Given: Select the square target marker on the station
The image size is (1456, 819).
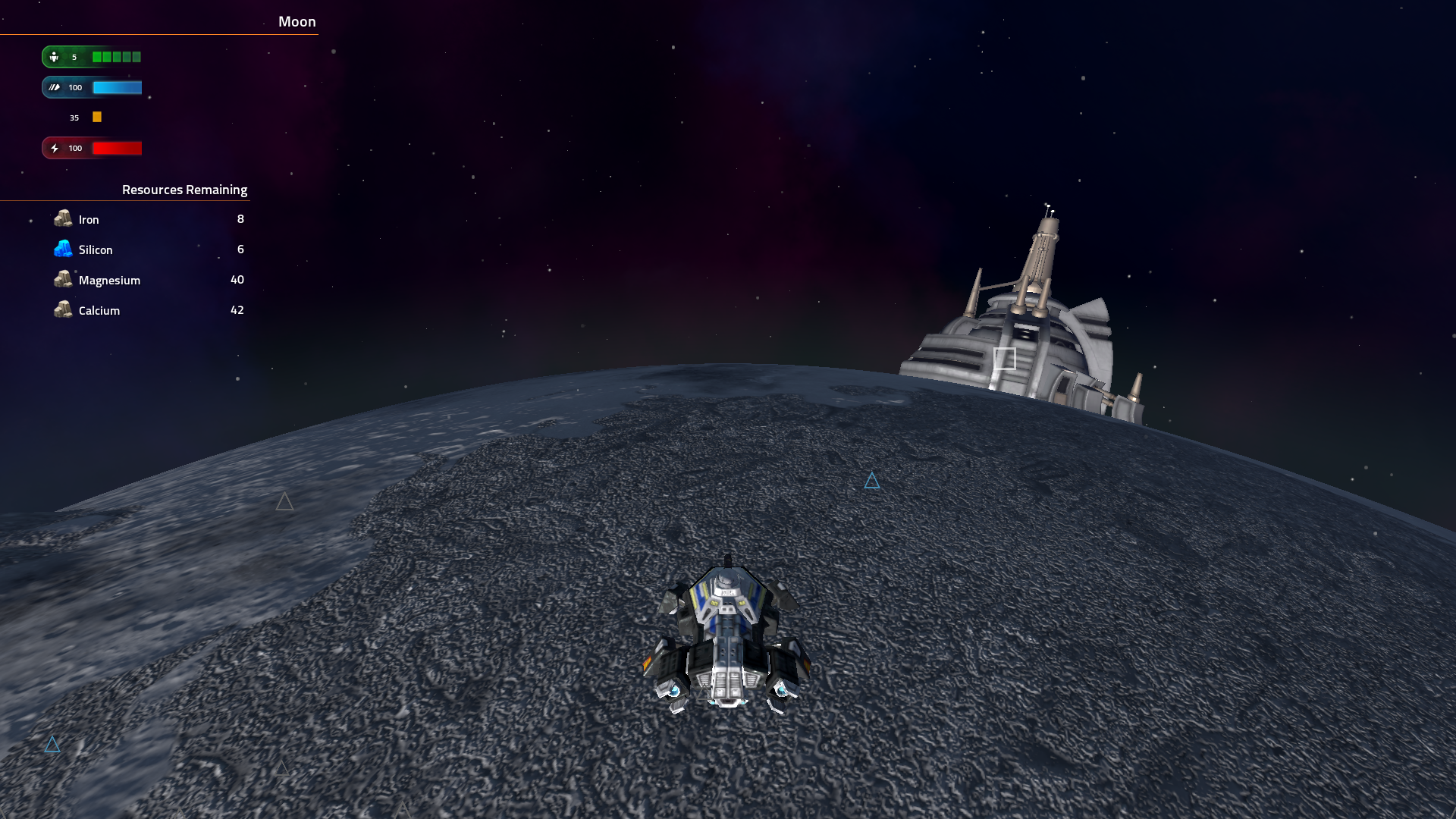Looking at the screenshot, I should tap(1004, 359).
